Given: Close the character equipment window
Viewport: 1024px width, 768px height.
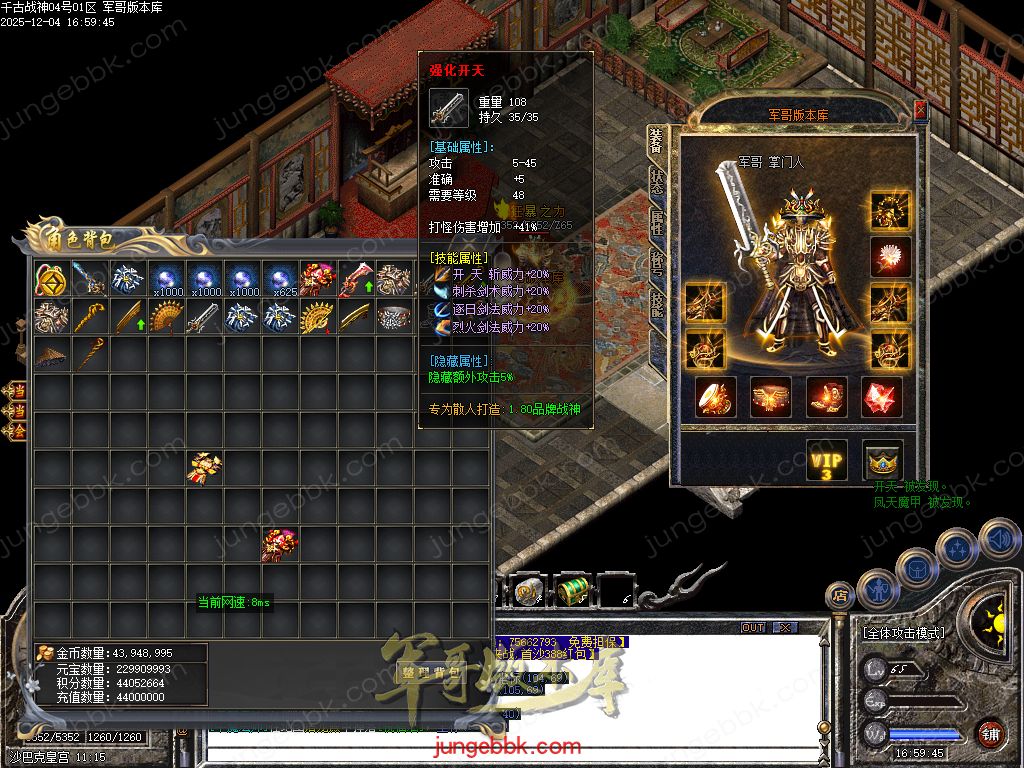Looking at the screenshot, I should click(x=921, y=111).
